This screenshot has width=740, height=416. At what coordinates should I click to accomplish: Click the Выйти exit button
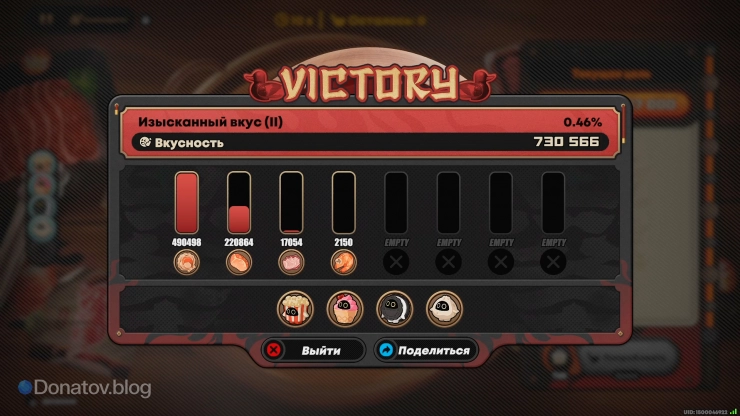(x=308, y=351)
